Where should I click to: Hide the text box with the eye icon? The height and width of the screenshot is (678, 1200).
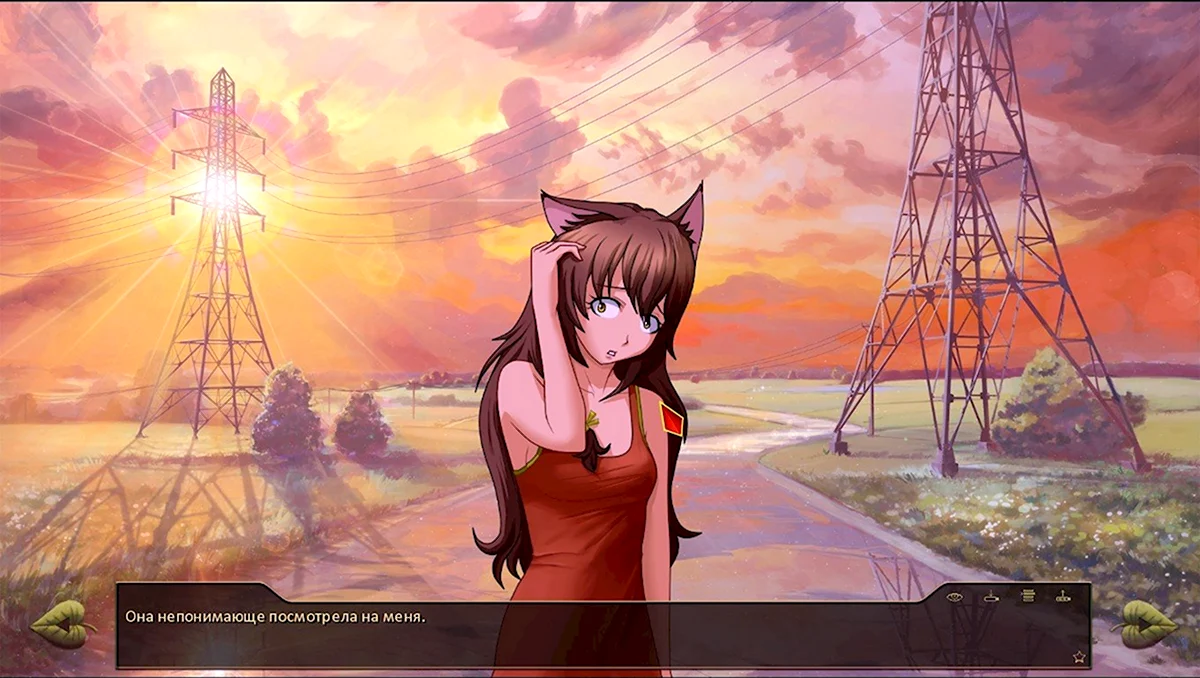coord(954,597)
